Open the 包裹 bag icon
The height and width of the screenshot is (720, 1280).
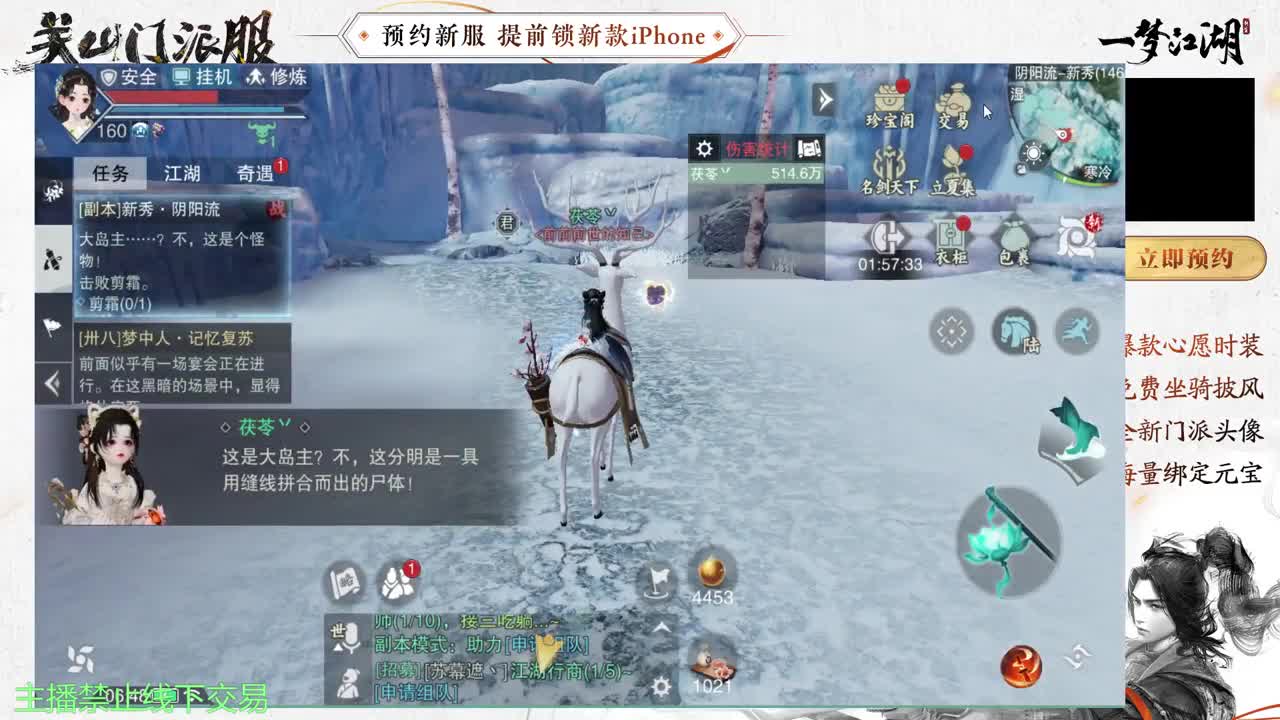coord(1014,235)
